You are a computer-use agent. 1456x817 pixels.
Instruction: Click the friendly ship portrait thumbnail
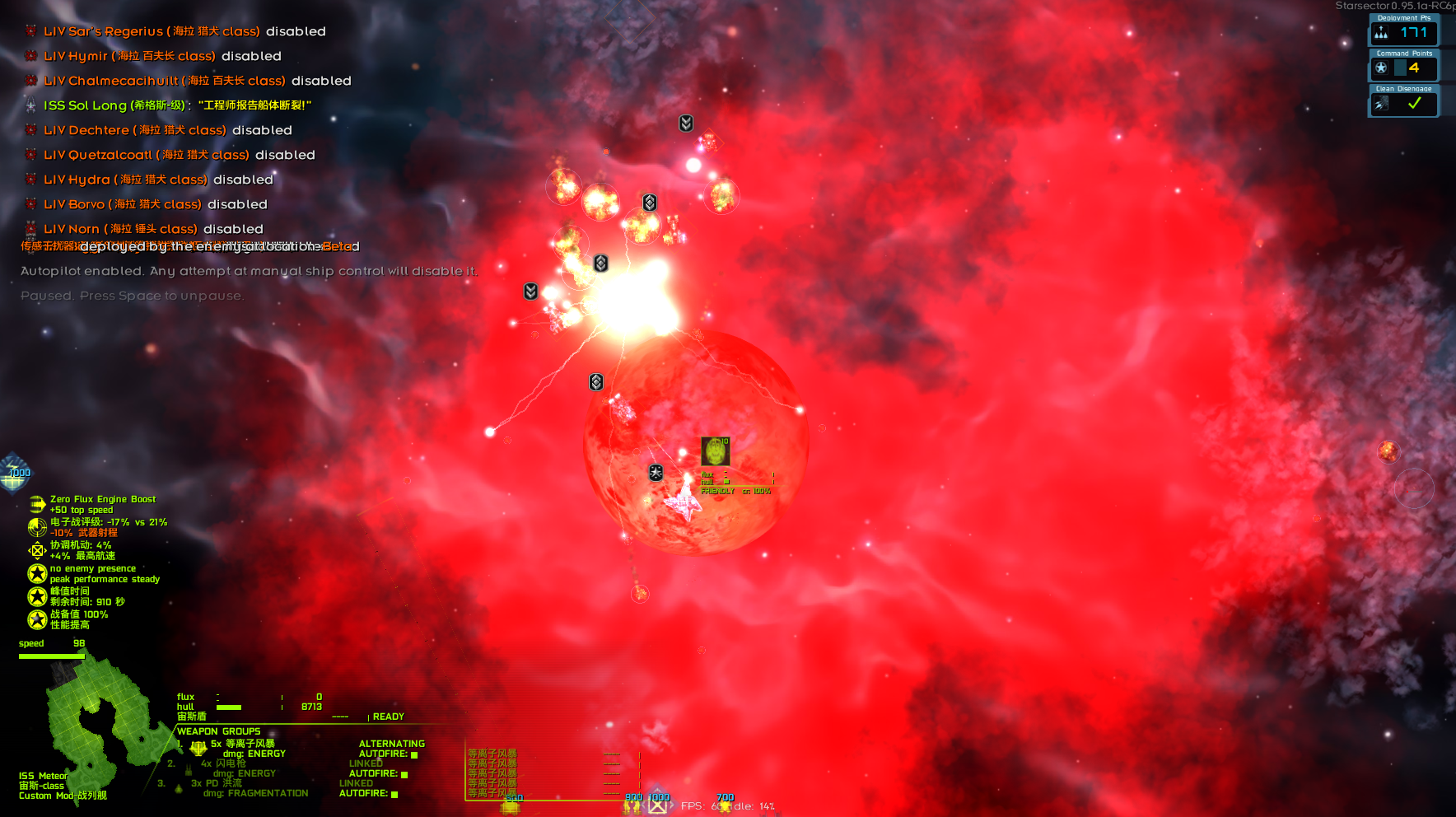716,451
